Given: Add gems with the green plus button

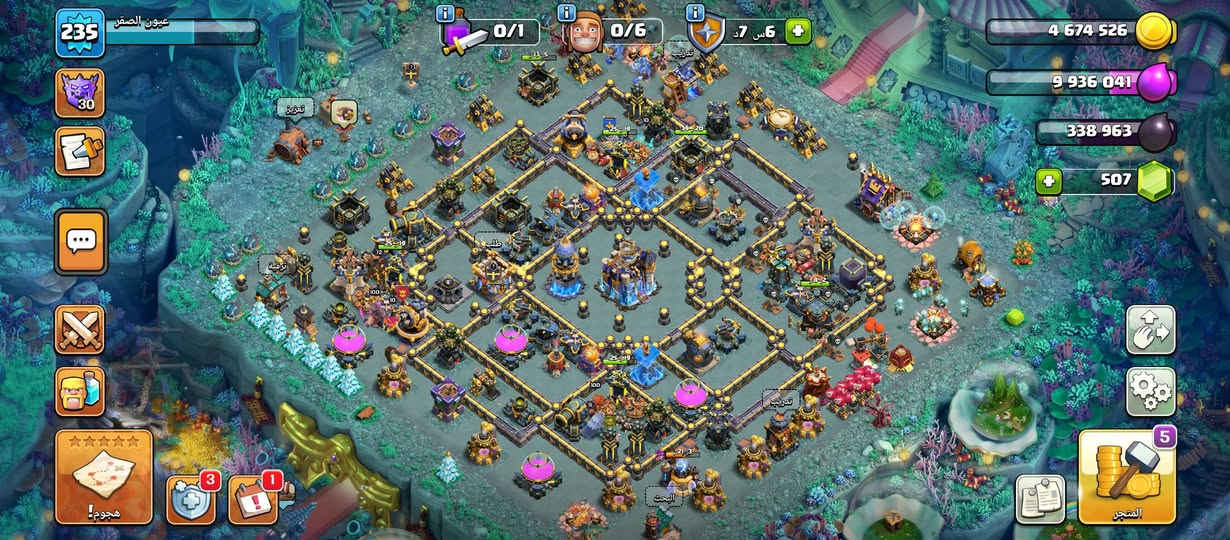Looking at the screenshot, I should [1049, 181].
